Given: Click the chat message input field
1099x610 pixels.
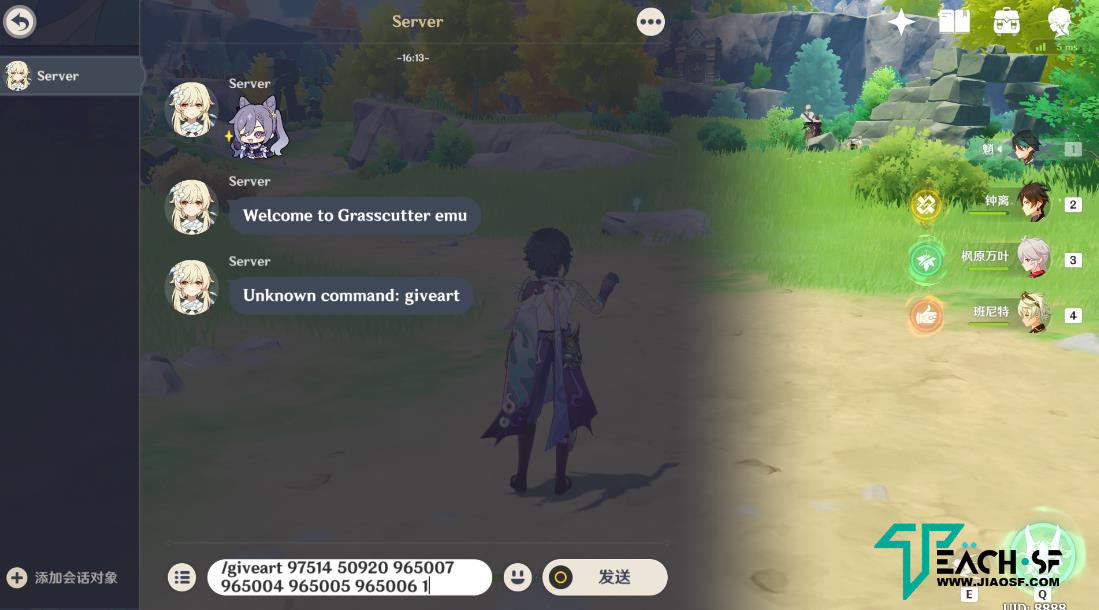Looking at the screenshot, I should click(x=349, y=577).
